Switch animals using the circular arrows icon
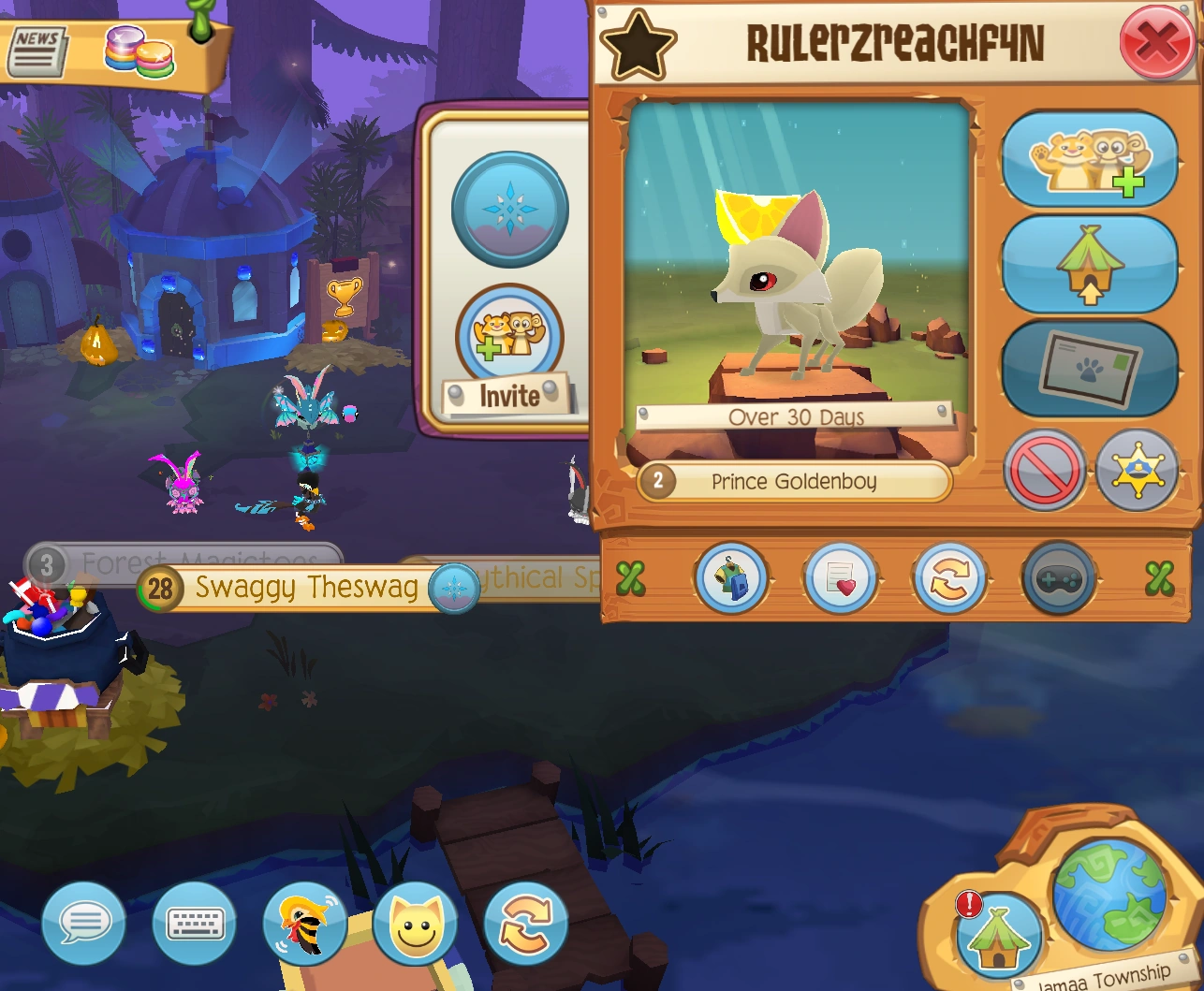1204x991 pixels. (524, 923)
